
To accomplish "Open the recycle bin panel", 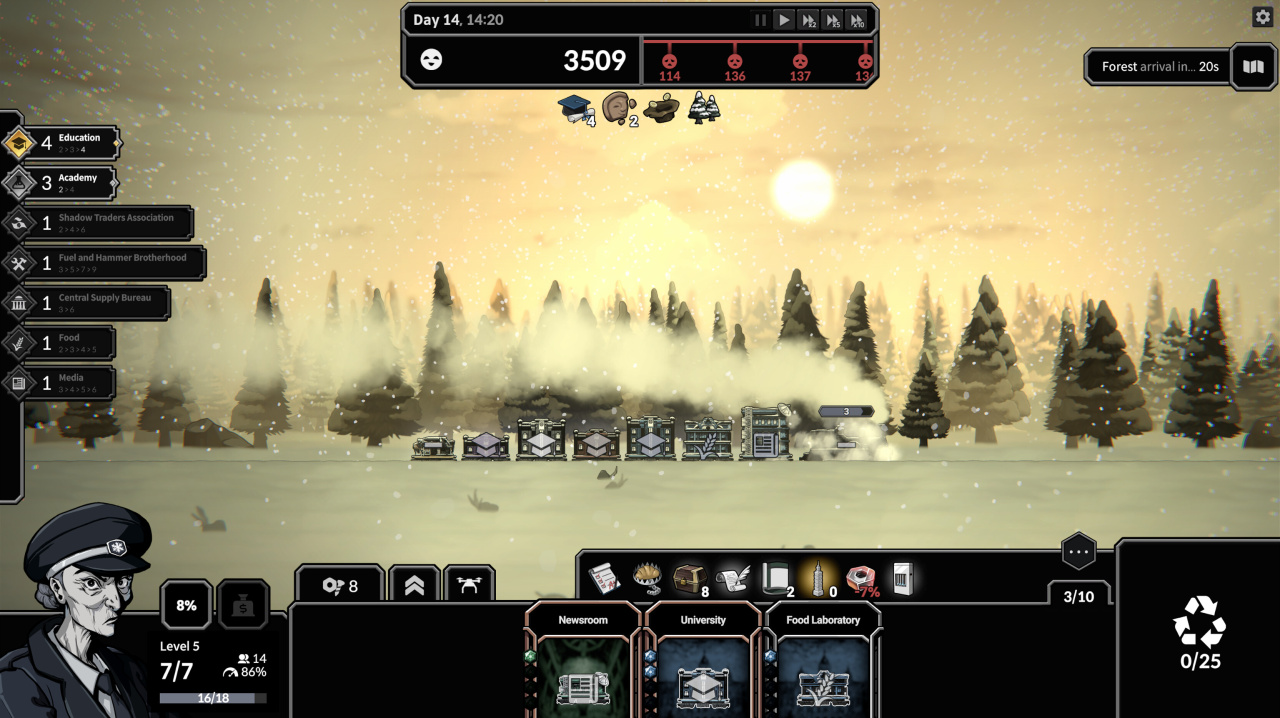I will [1199, 632].
